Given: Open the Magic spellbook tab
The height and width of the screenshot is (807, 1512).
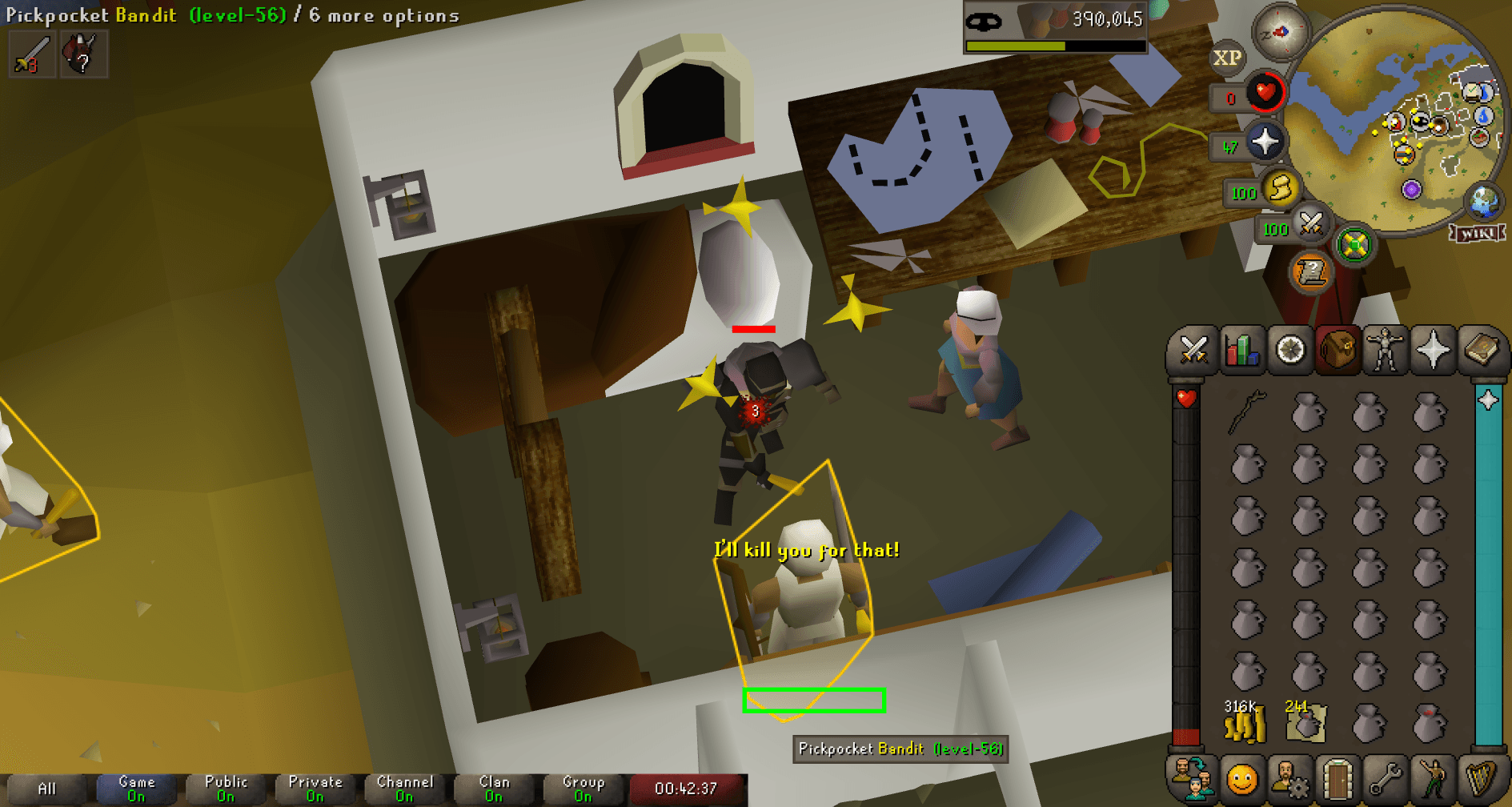Looking at the screenshot, I should pyautogui.click(x=1480, y=350).
